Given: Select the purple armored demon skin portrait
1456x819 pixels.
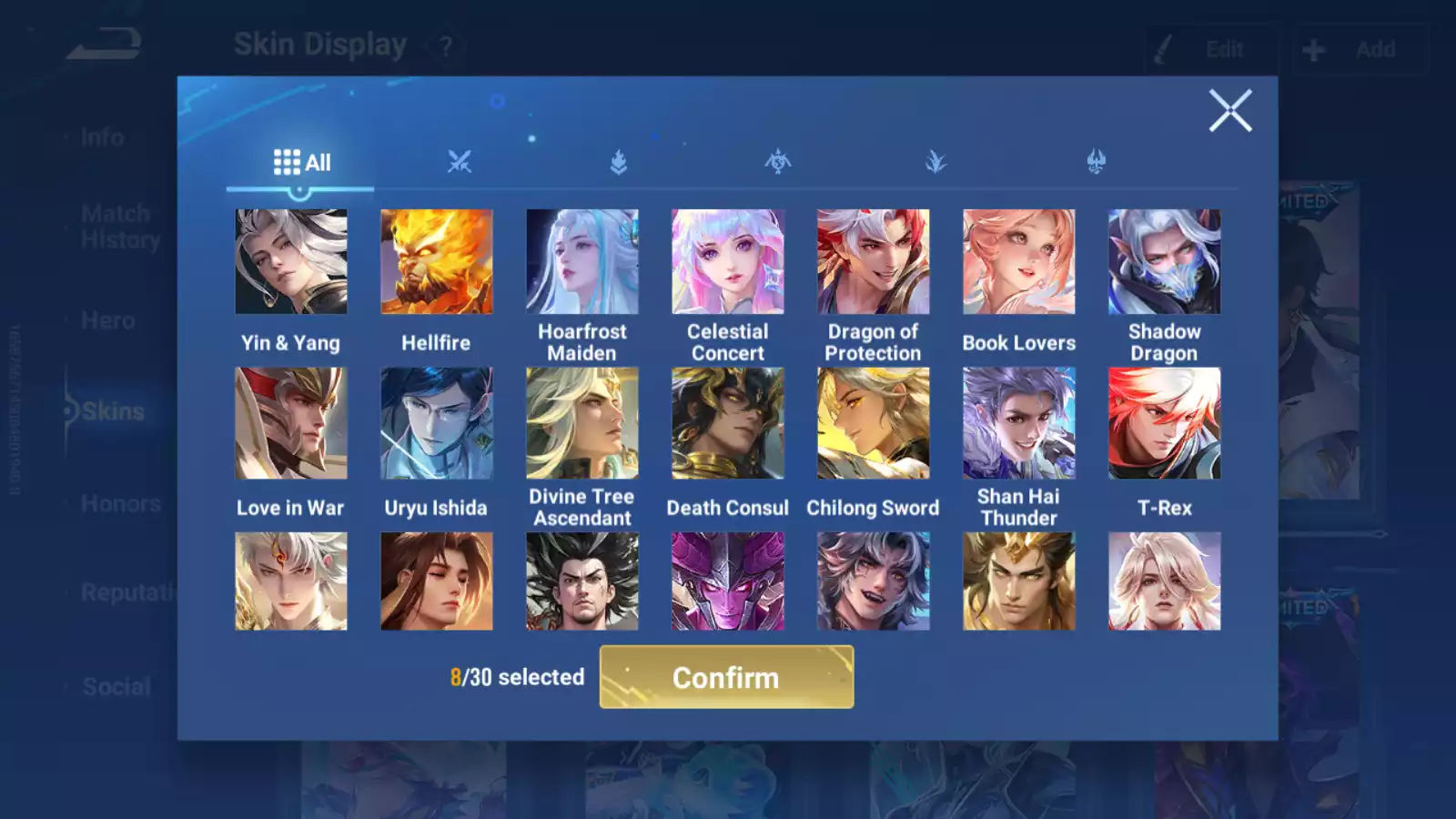Looking at the screenshot, I should coord(728,581).
